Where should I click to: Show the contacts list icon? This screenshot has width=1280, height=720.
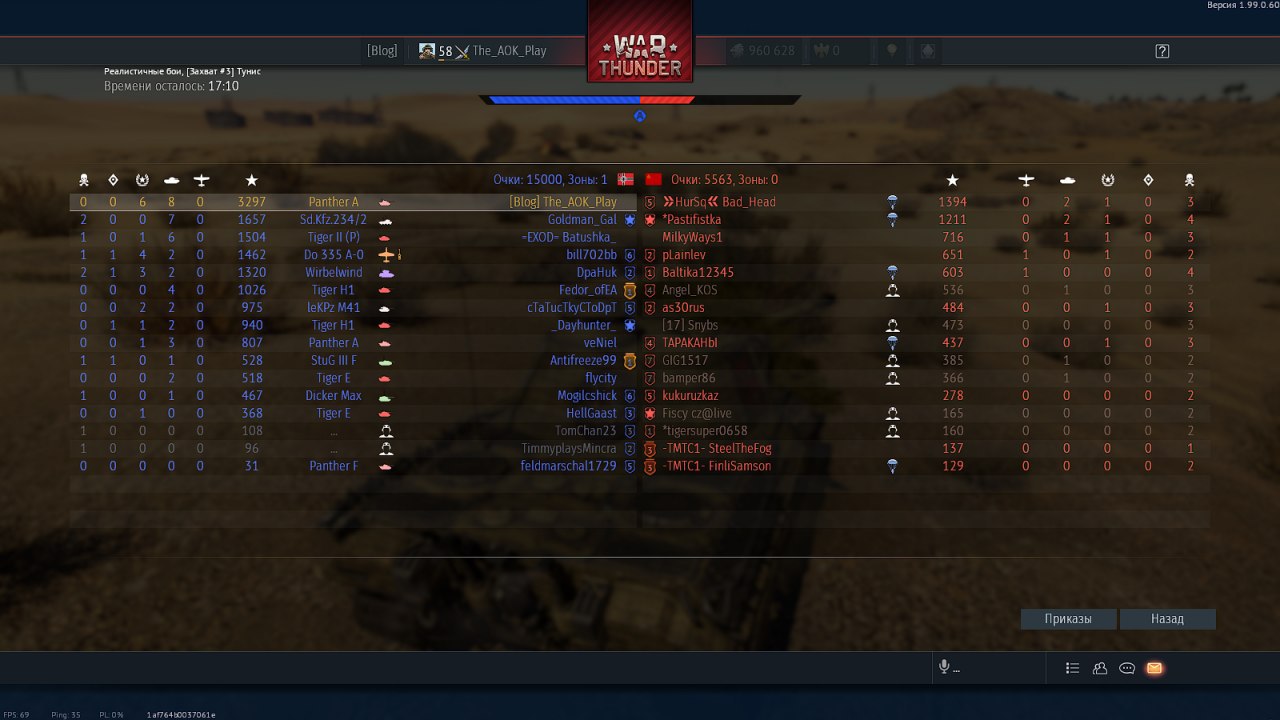[1100, 668]
